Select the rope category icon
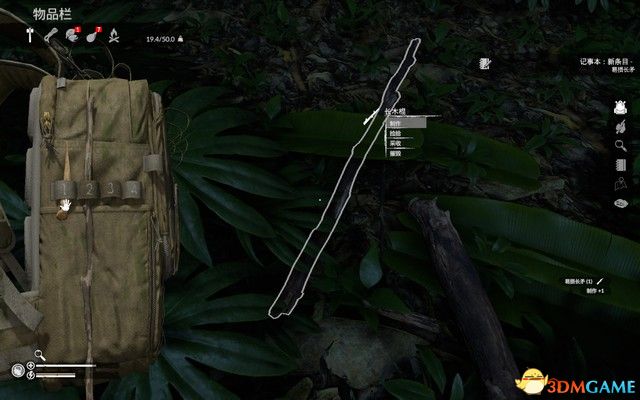640x400 pixels. point(50,37)
